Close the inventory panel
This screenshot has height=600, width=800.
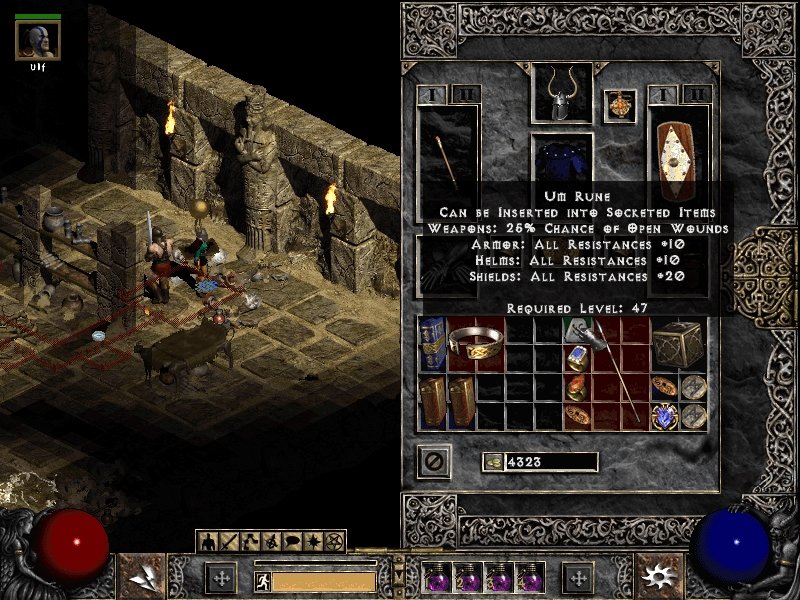(x=434, y=461)
